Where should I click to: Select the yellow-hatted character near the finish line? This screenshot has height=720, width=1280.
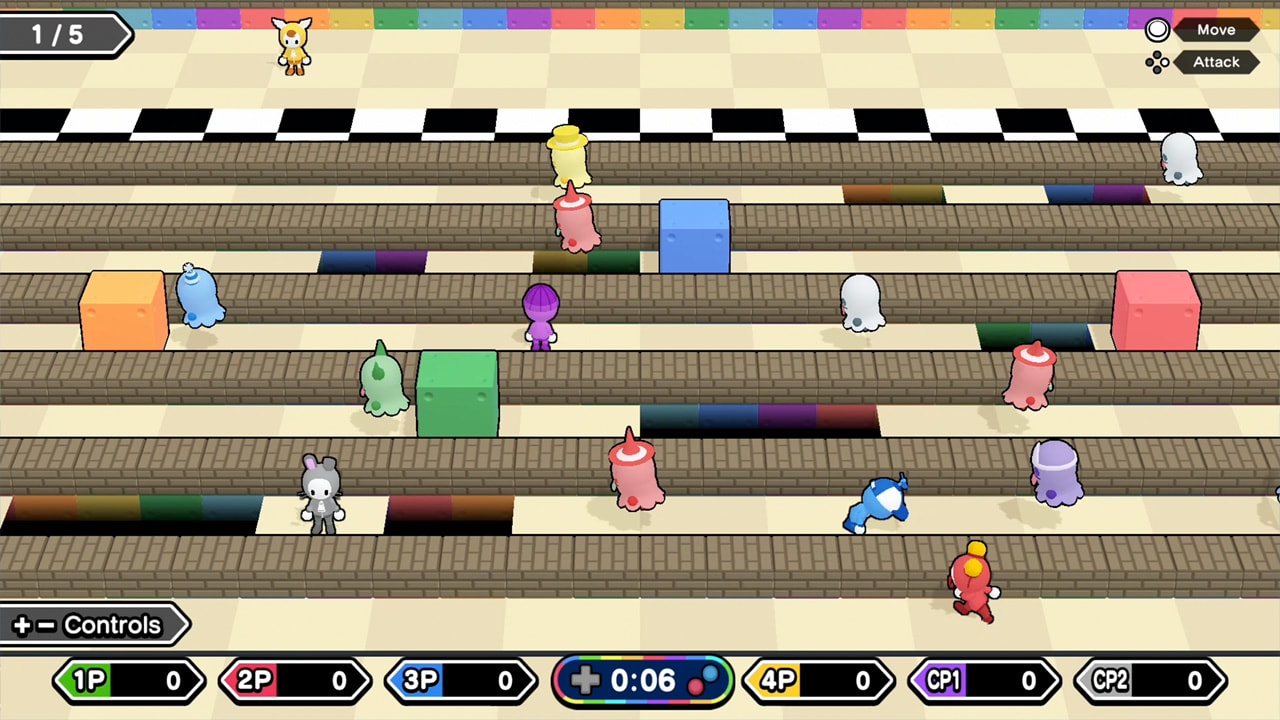567,155
